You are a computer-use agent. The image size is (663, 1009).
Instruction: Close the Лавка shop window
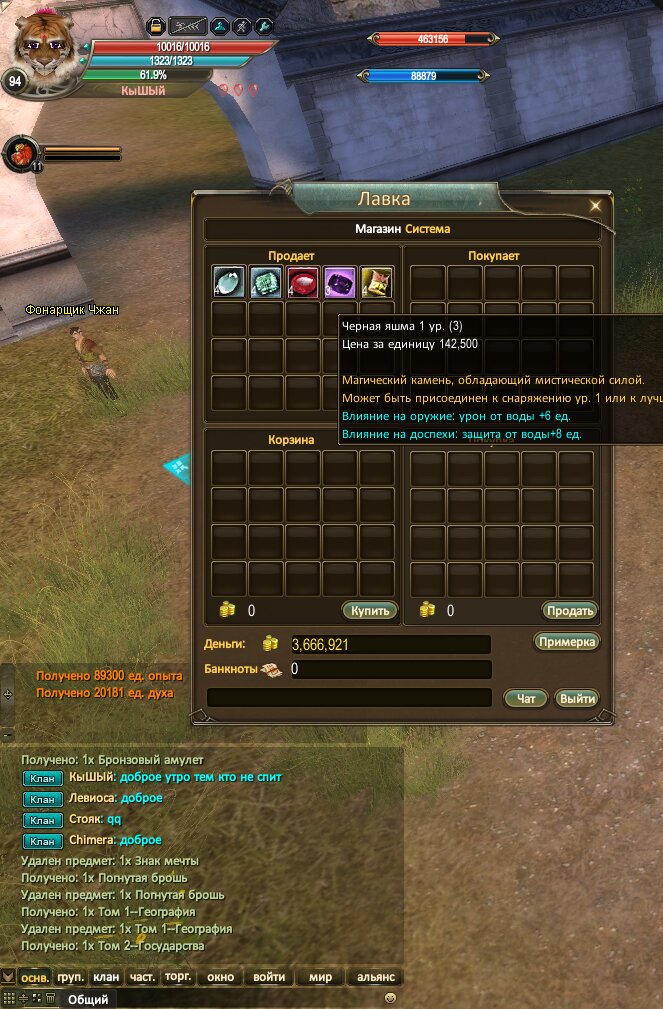coord(595,205)
